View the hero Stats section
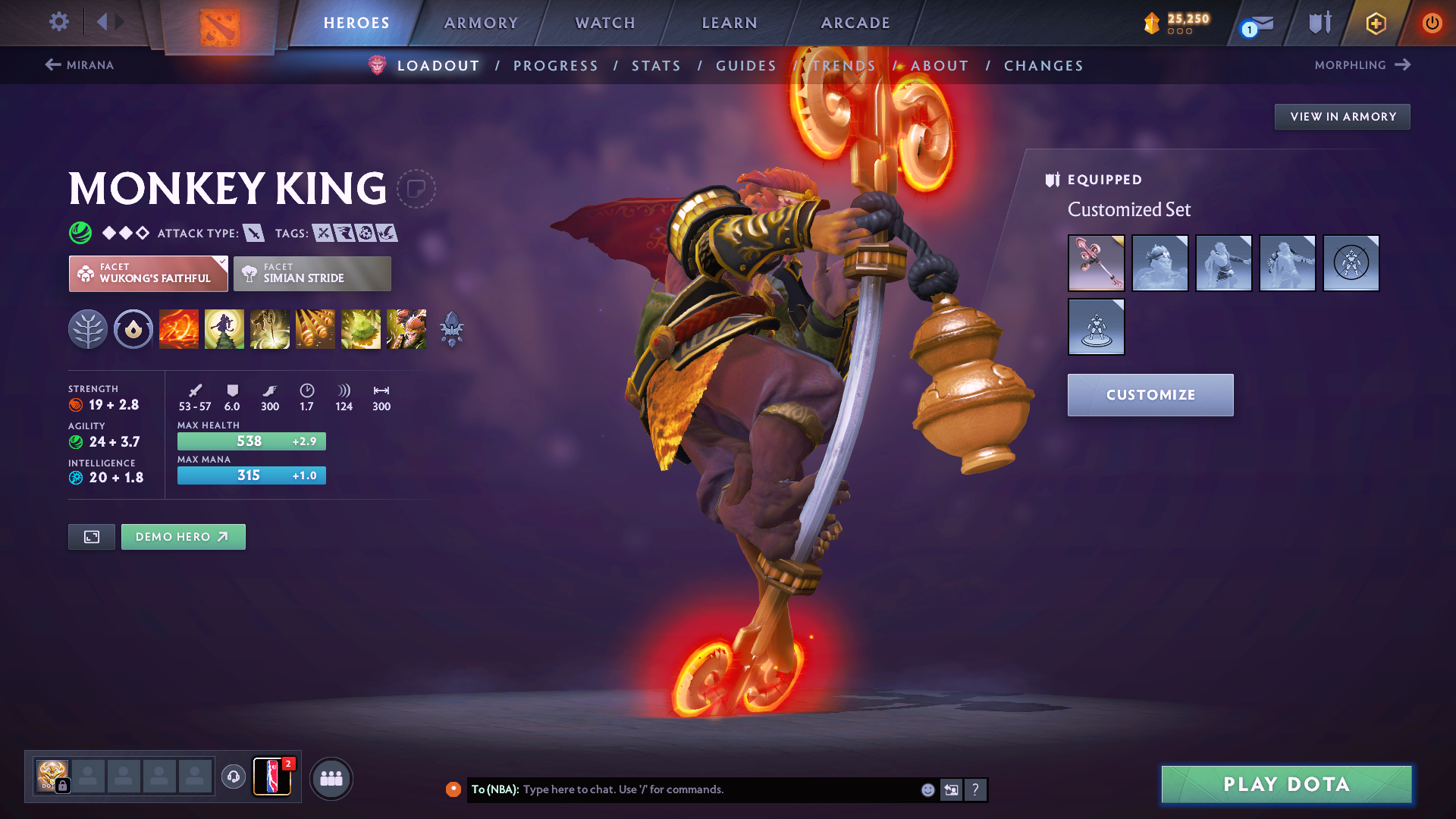This screenshot has height=819, width=1456. pyautogui.click(x=657, y=66)
